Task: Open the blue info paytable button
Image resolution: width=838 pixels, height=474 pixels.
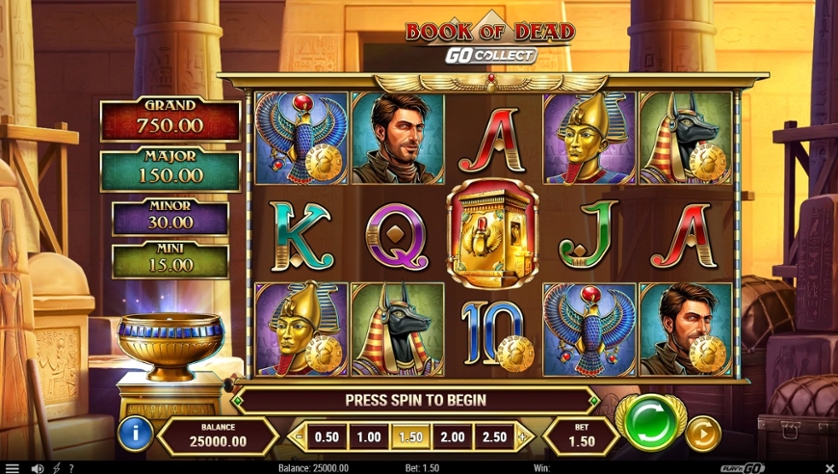Action: pyautogui.click(x=135, y=434)
